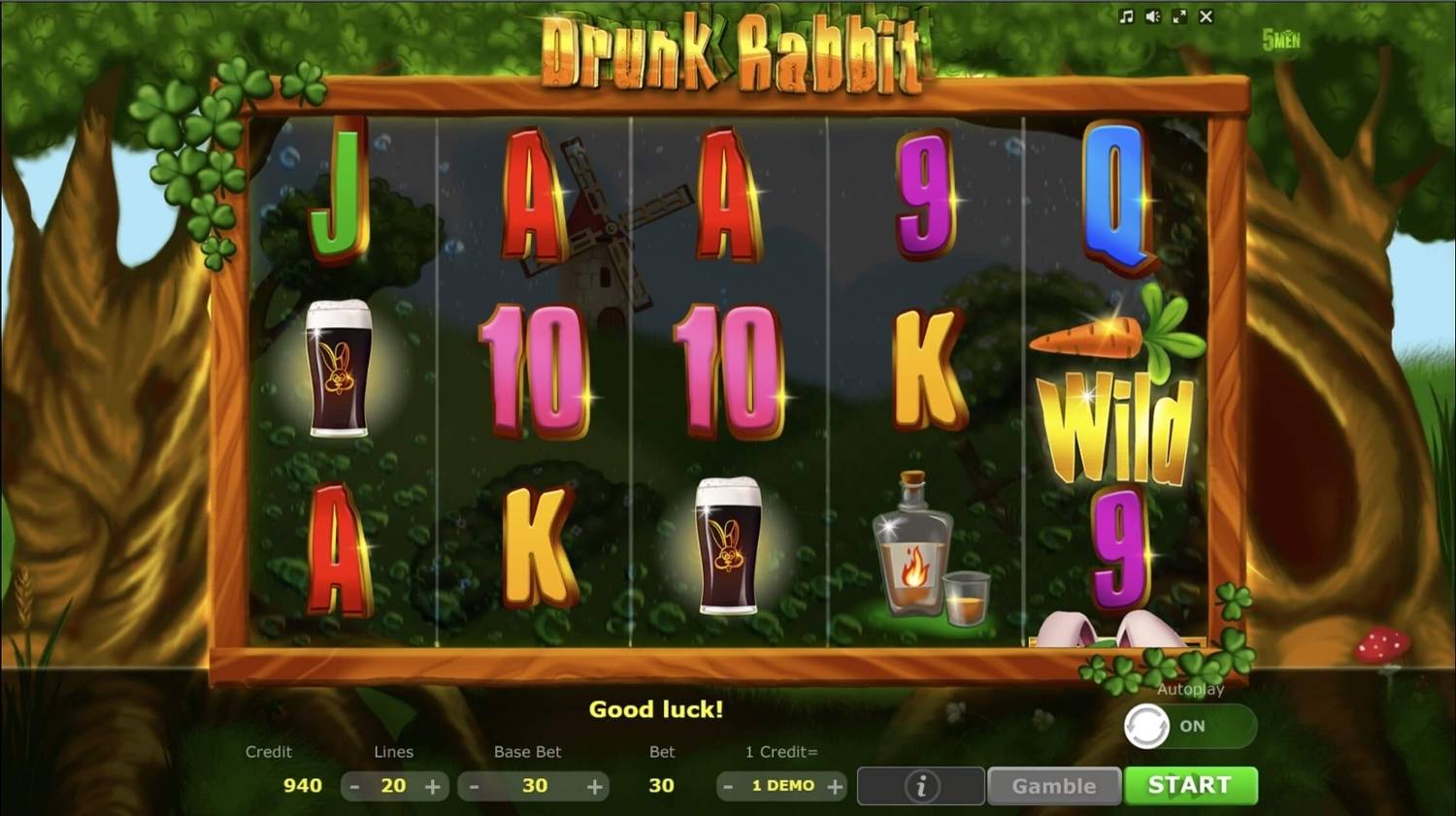1456x816 pixels.
Task: Increase the credit denomination value
Action: (x=835, y=786)
